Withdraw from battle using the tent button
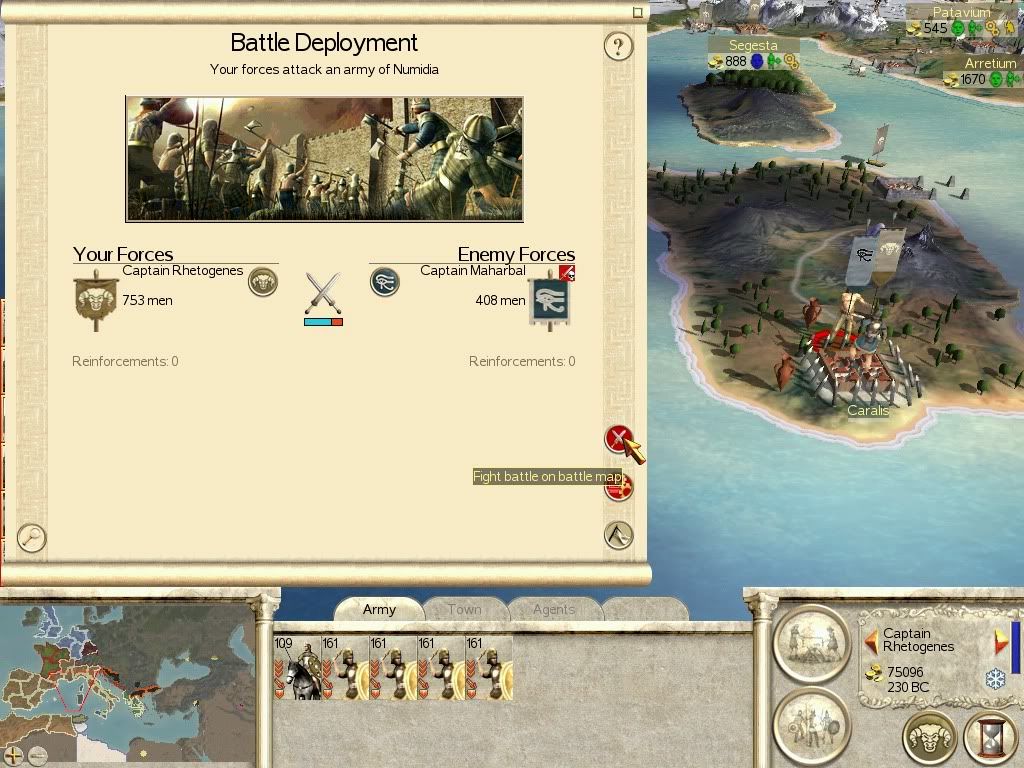1024x768 pixels. [x=619, y=535]
